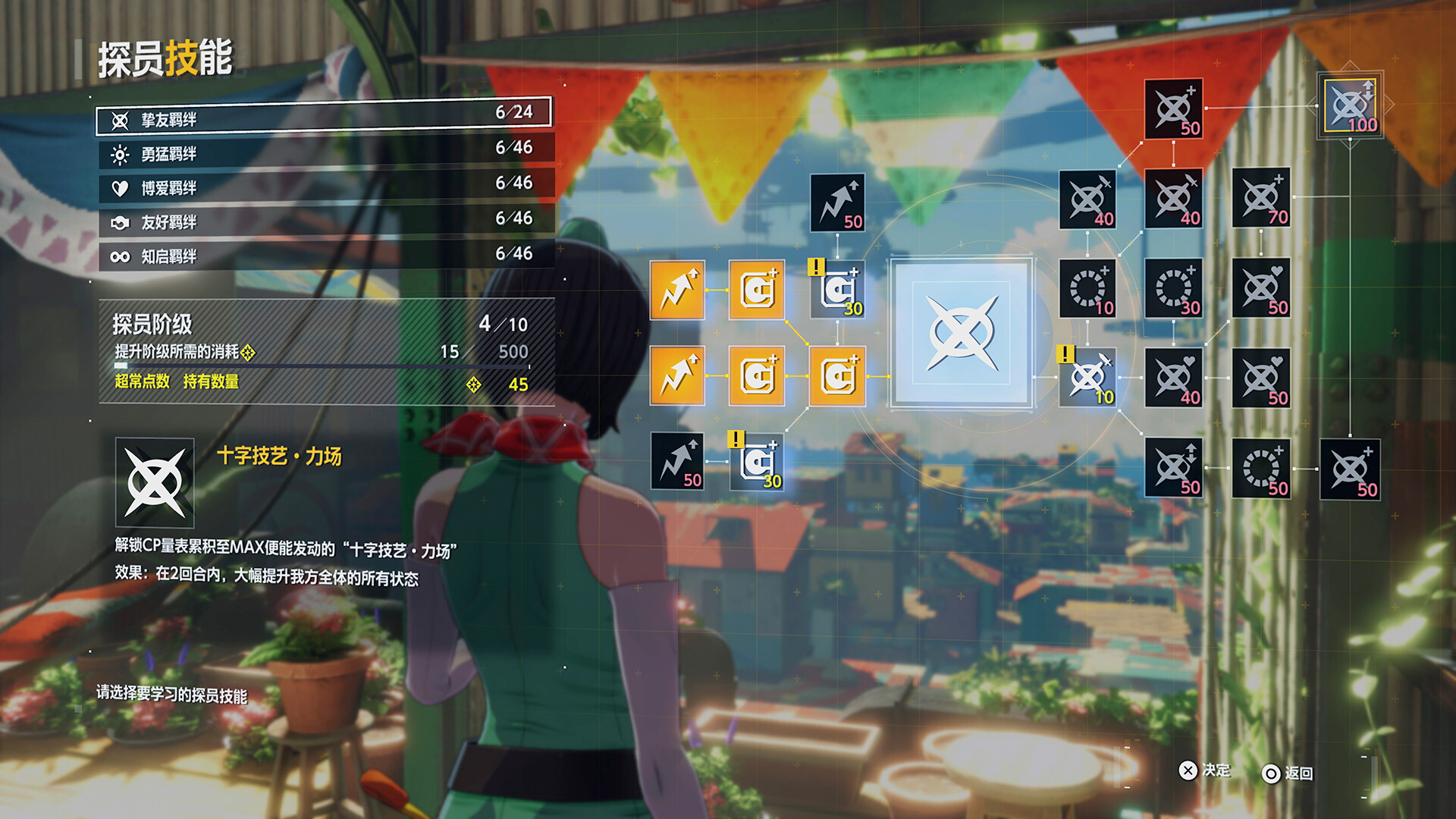1456x819 pixels.
Task: Select the bottom attack-up node costing 50
Action: pyautogui.click(x=677, y=460)
